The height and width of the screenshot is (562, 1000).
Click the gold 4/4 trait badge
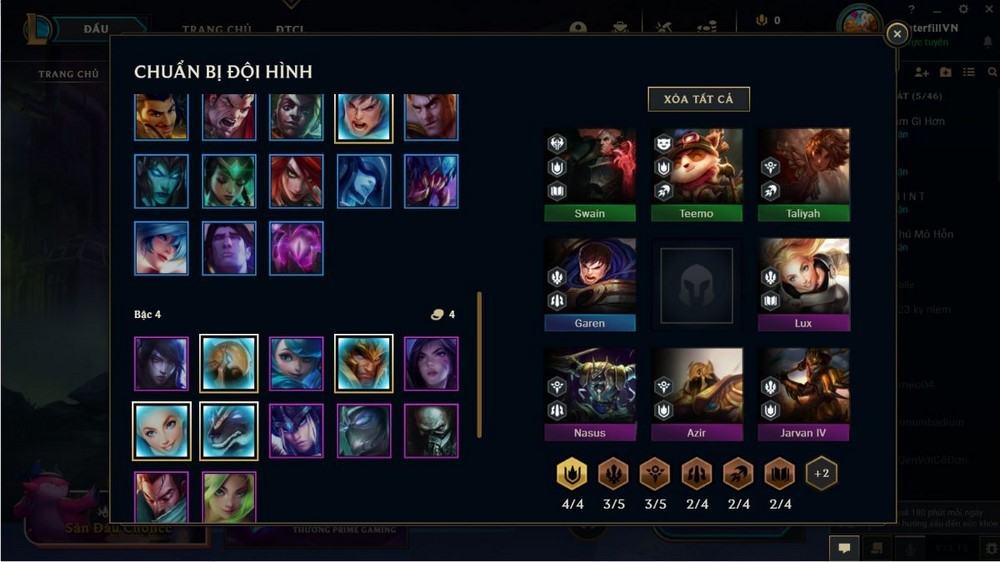[x=572, y=474]
